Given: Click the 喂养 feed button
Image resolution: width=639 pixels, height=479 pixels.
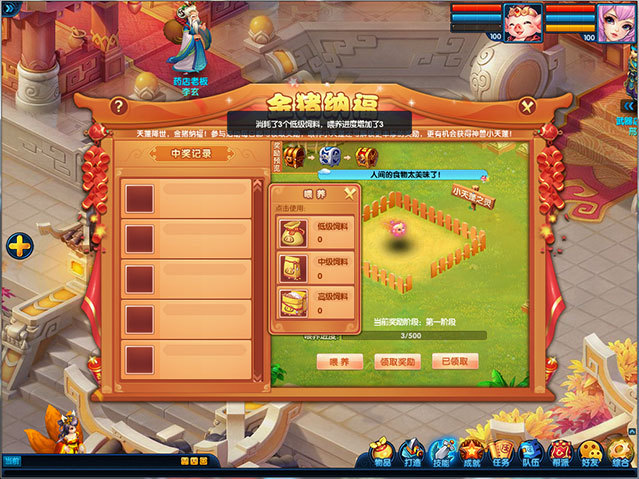Looking at the screenshot, I should tap(340, 362).
